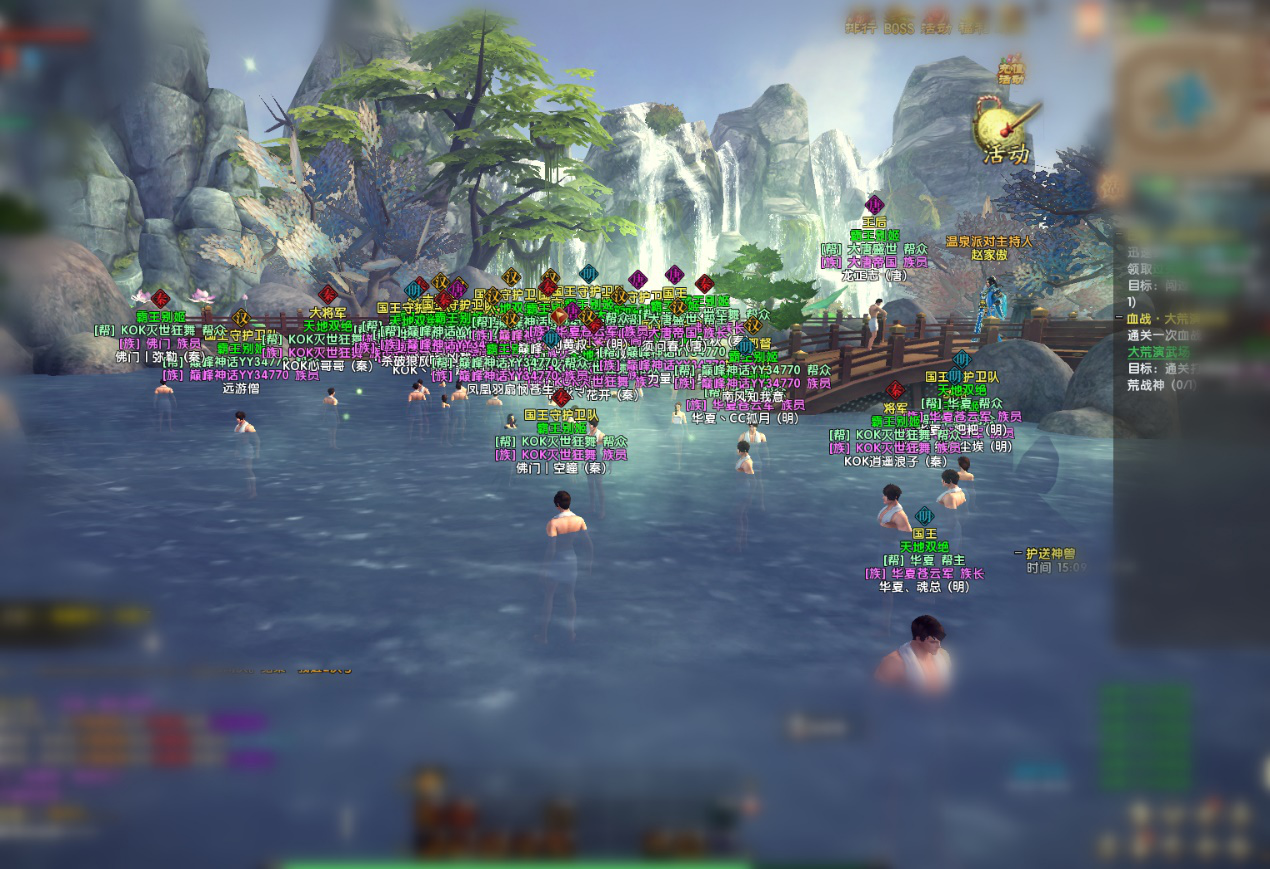Open the 充值活动 recharge event icon
1270x869 pixels.
(x=1012, y=70)
